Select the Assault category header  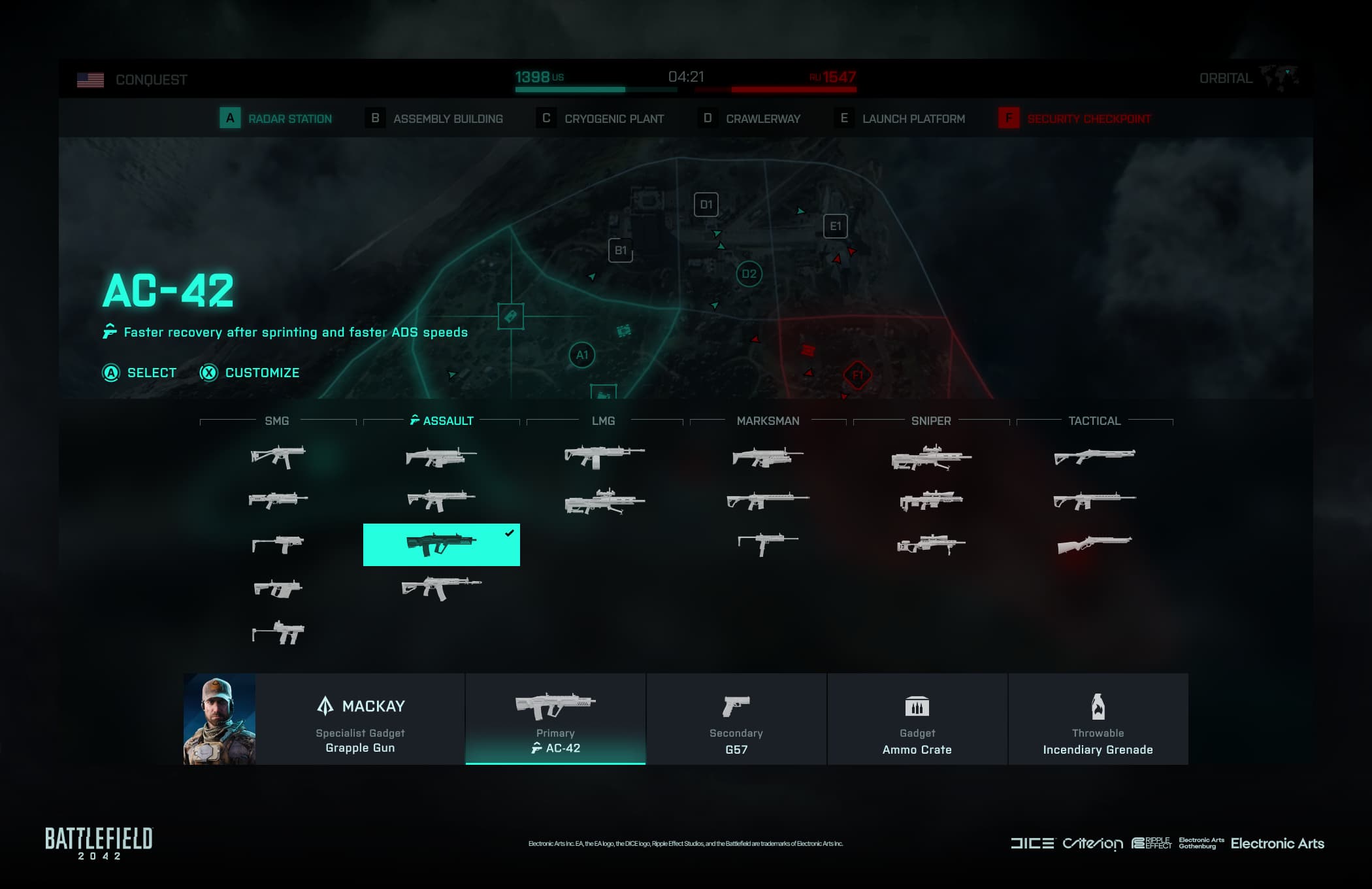point(442,421)
